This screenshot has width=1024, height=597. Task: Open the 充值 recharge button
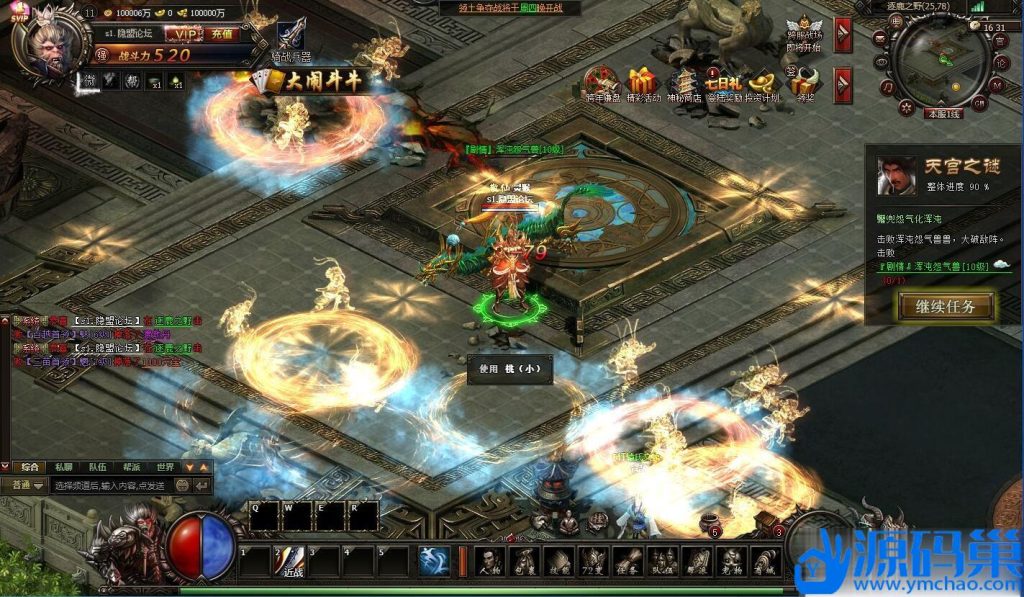(x=222, y=34)
